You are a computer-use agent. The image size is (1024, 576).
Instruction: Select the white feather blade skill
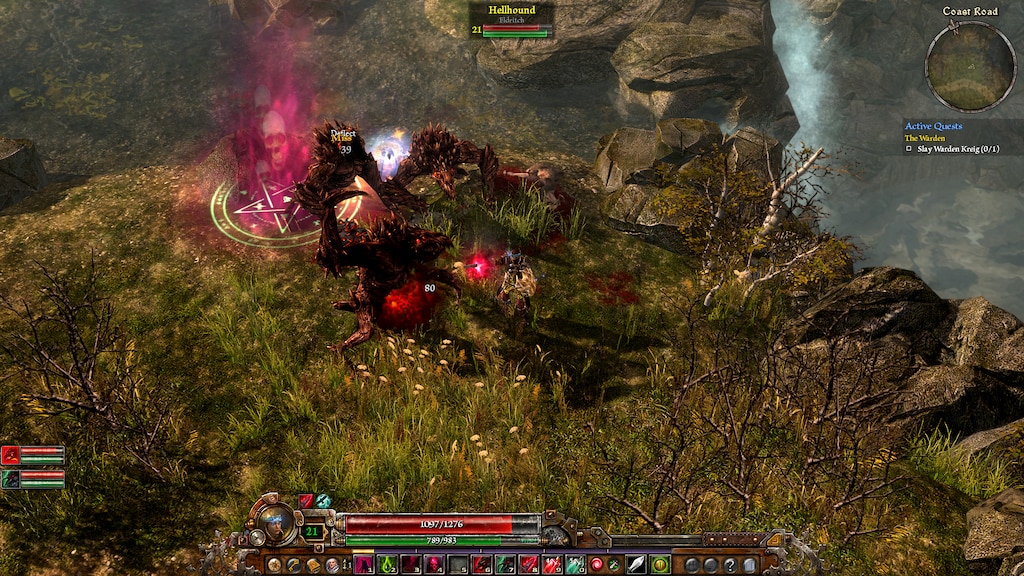point(635,565)
